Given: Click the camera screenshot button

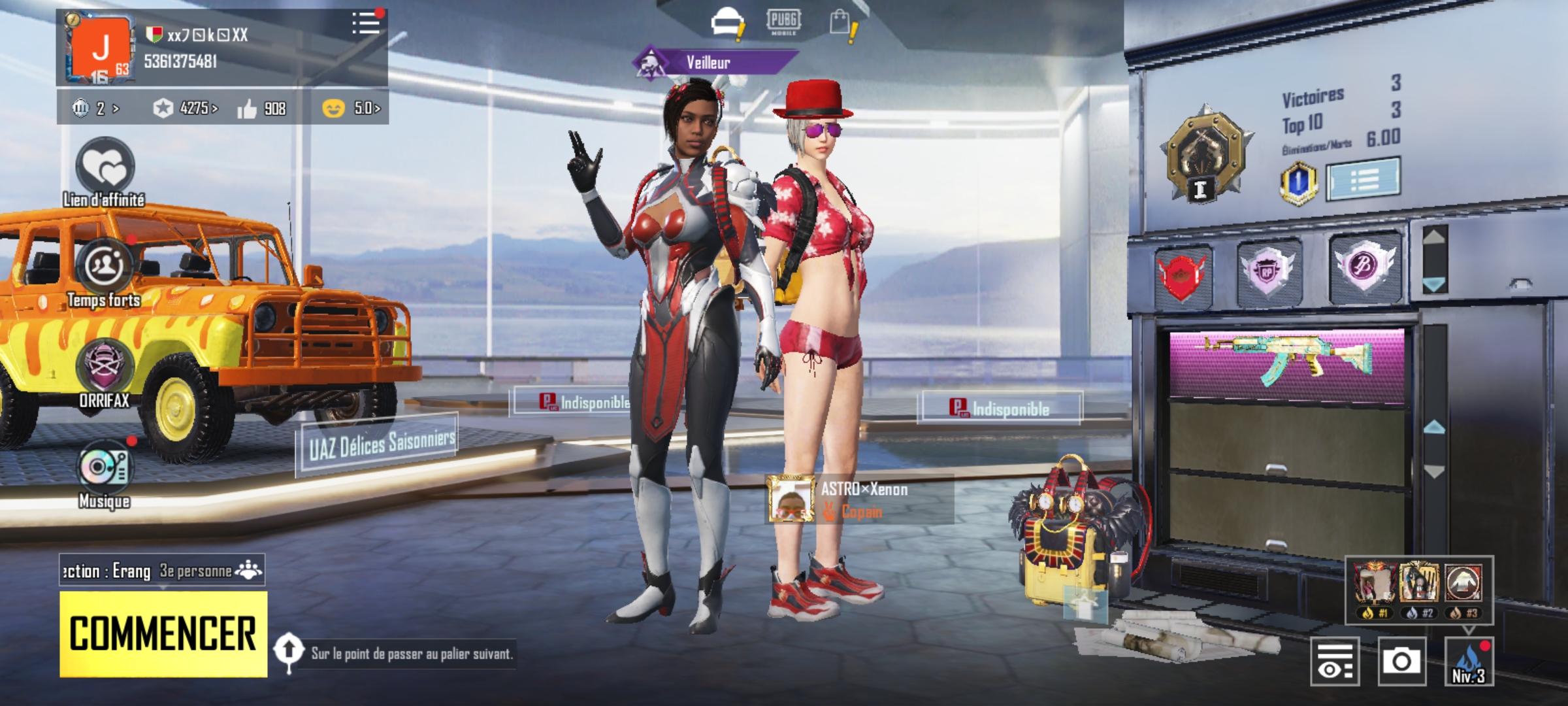Looking at the screenshot, I should tap(1401, 661).
